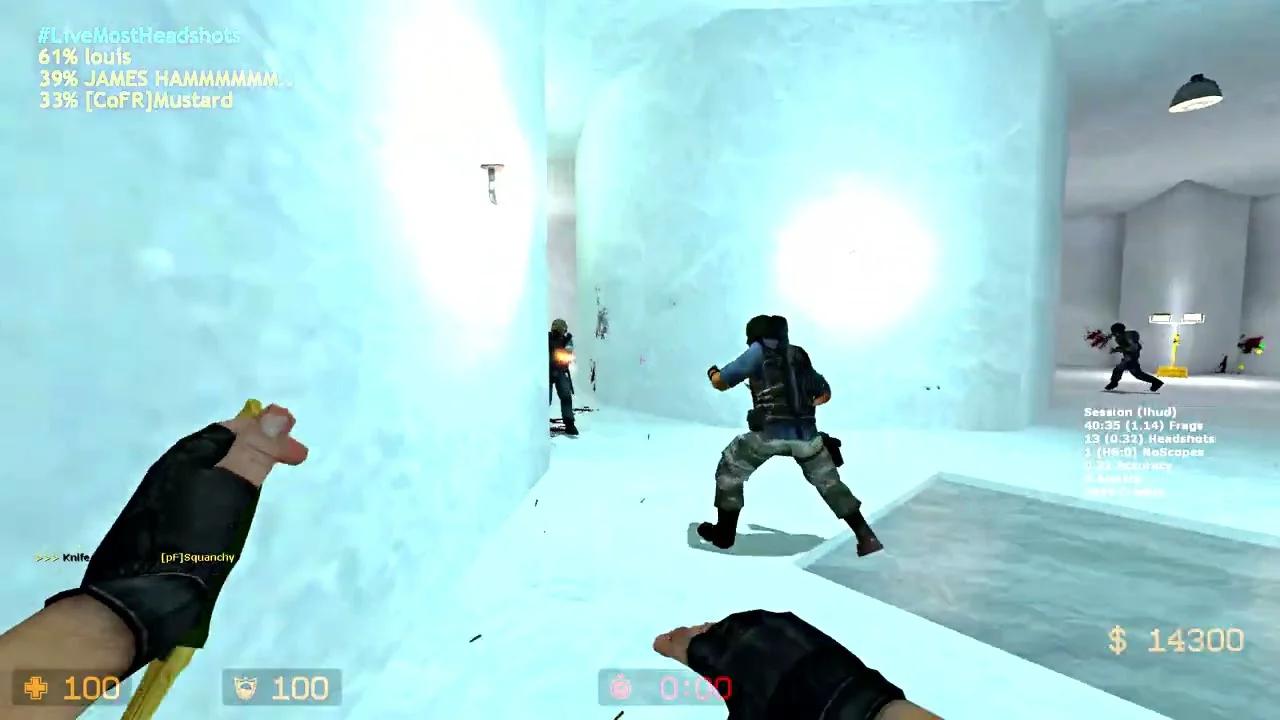Select the armor helmet icon

pos(245,687)
